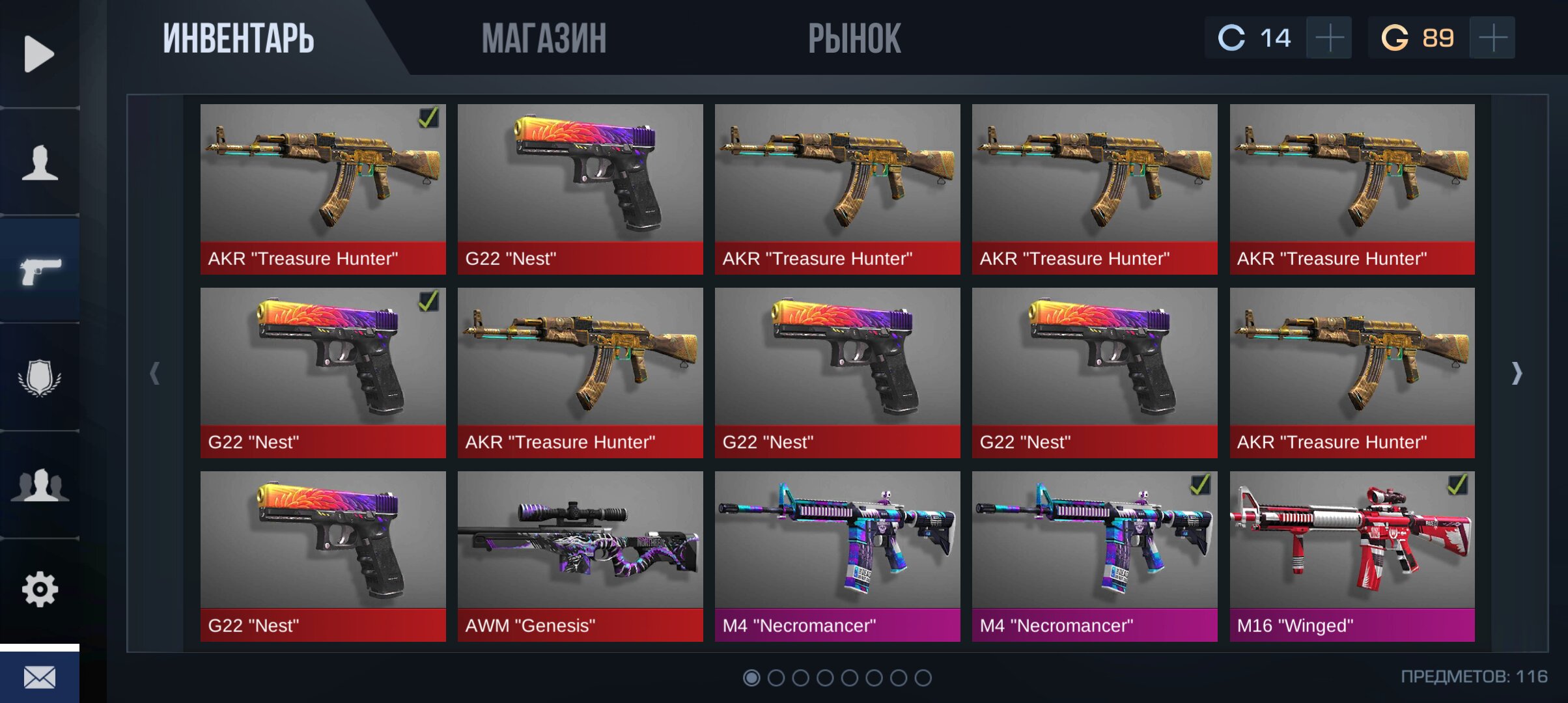Add silver currency with the plus button
The image size is (1568, 703).
coord(1329,38)
